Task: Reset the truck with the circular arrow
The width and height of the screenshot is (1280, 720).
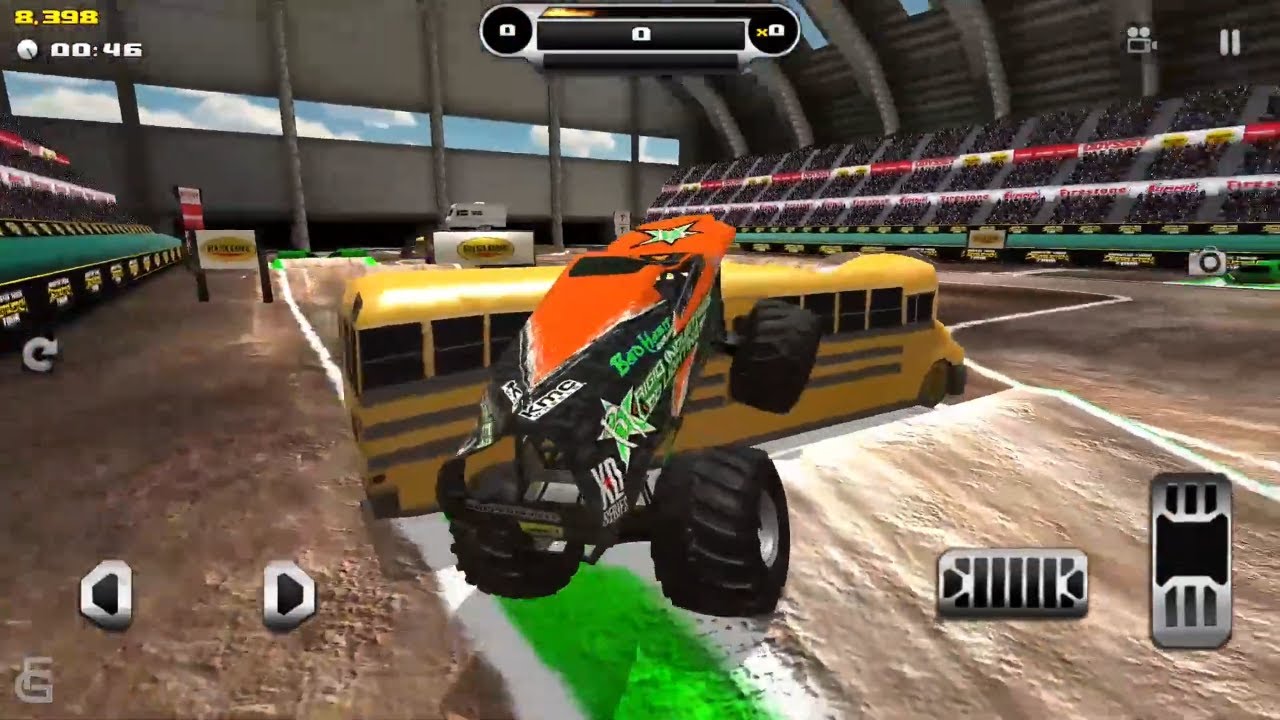Action: [40, 355]
